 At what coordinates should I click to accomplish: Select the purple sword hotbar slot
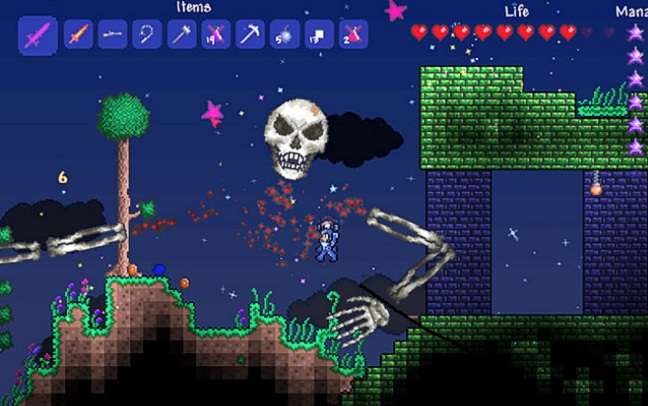pyautogui.click(x=37, y=35)
